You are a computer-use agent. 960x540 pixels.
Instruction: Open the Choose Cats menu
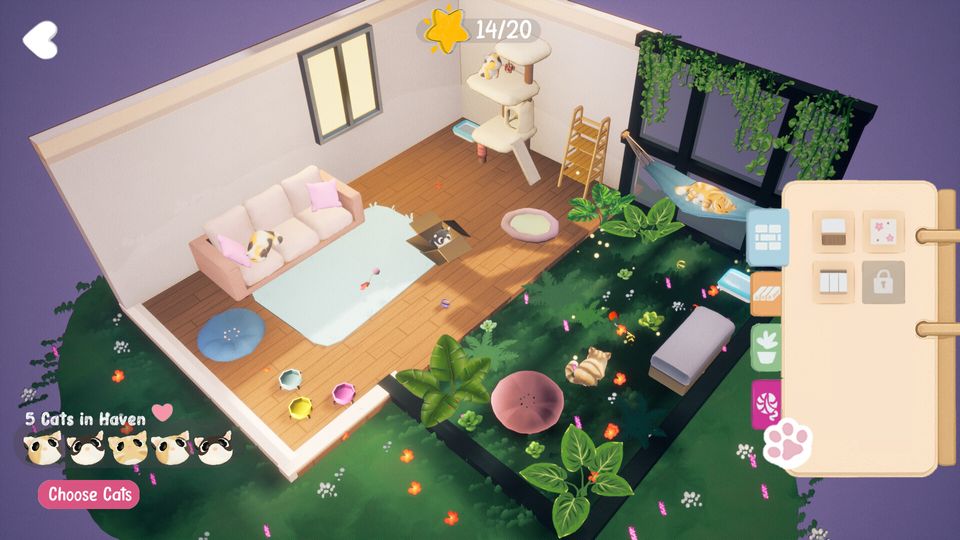[88, 494]
